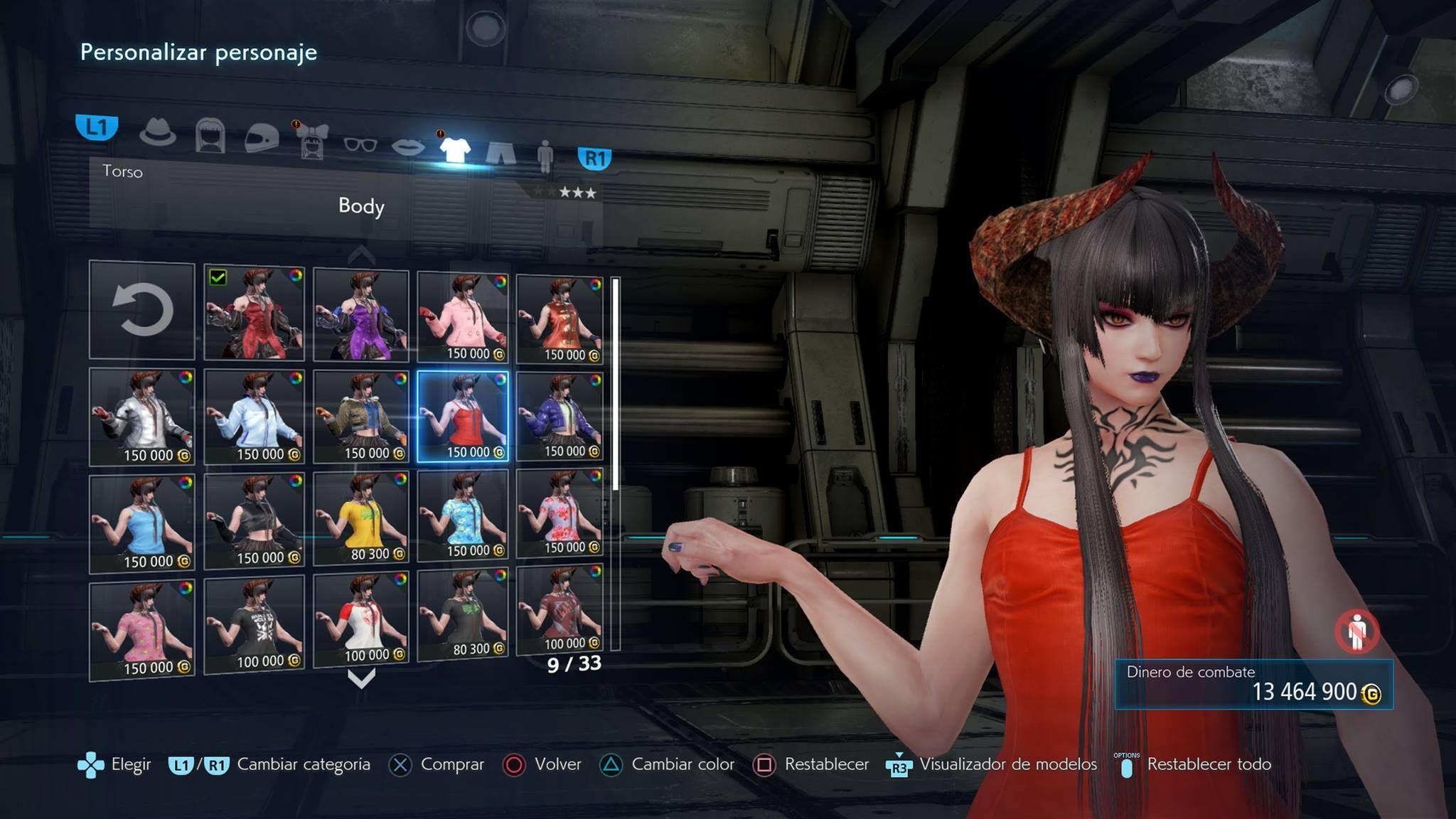This screenshot has width=1456, height=819.
Task: Click the reset arrow tile
Action: pyautogui.click(x=142, y=310)
